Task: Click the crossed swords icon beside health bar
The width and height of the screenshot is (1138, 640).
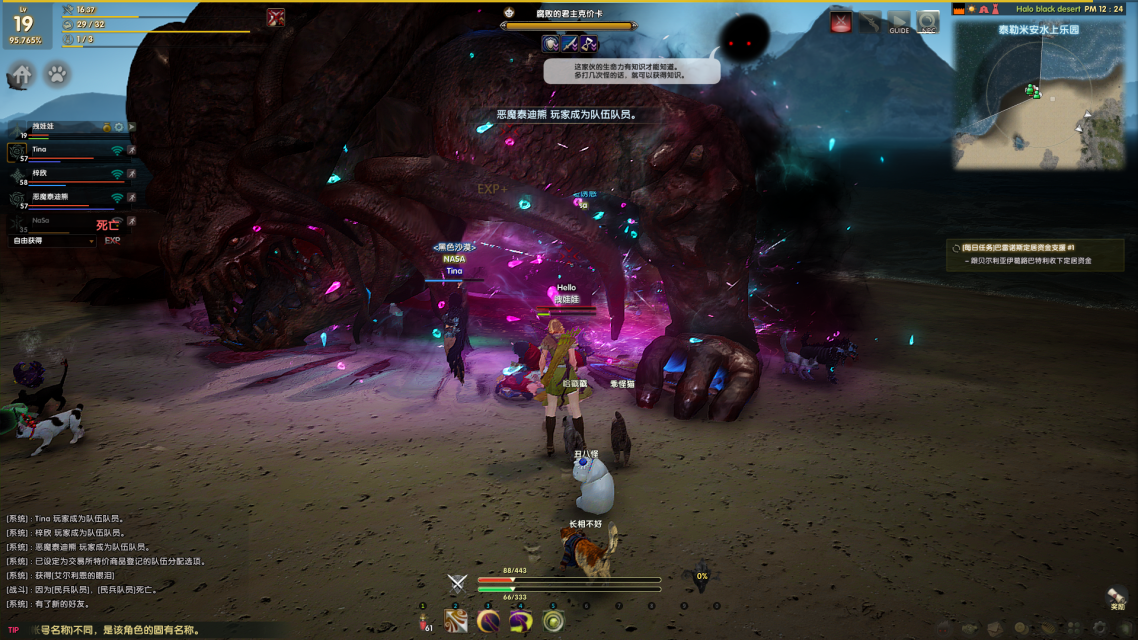Action: [457, 583]
